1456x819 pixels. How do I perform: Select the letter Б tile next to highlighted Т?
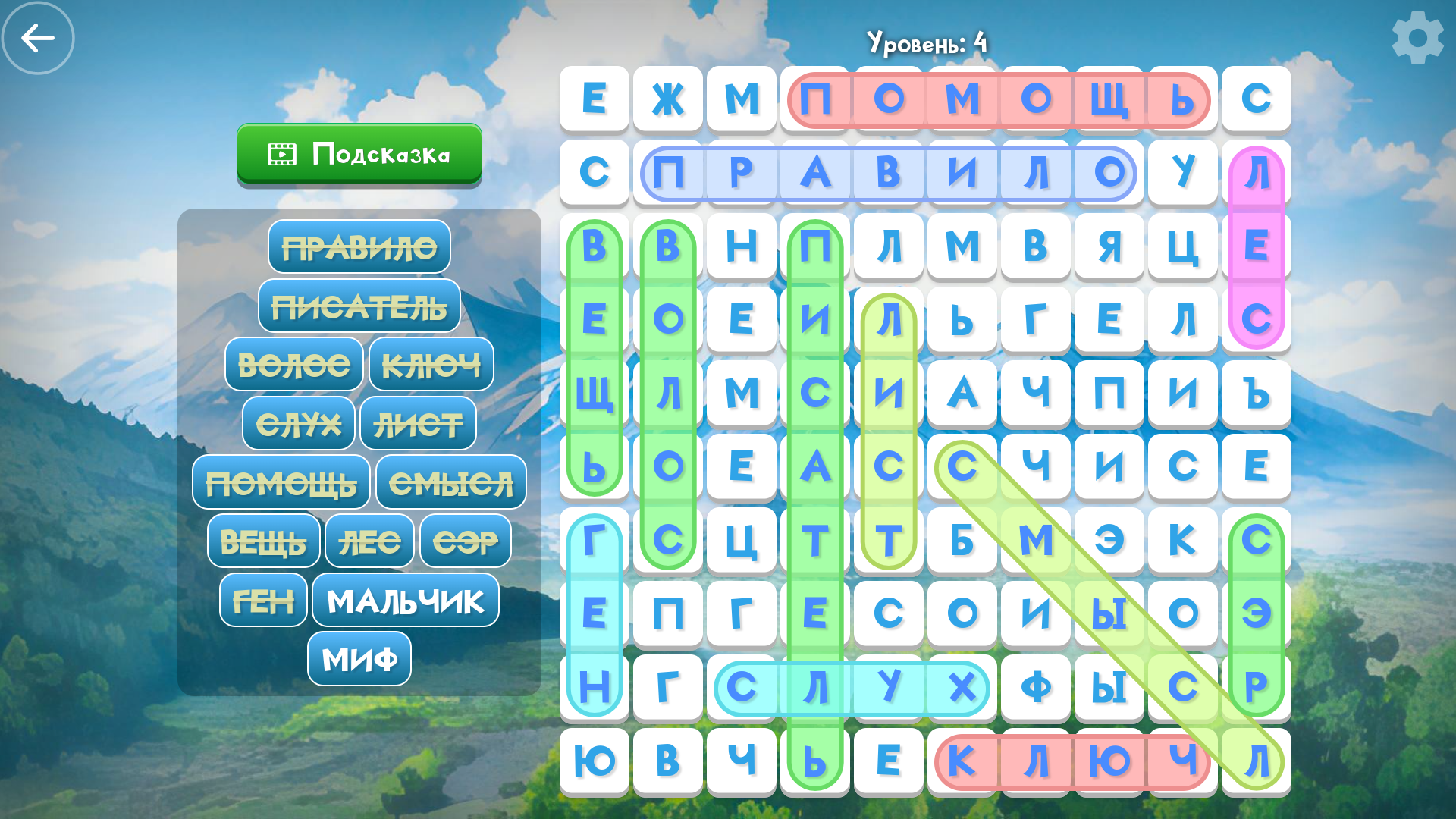(x=961, y=542)
